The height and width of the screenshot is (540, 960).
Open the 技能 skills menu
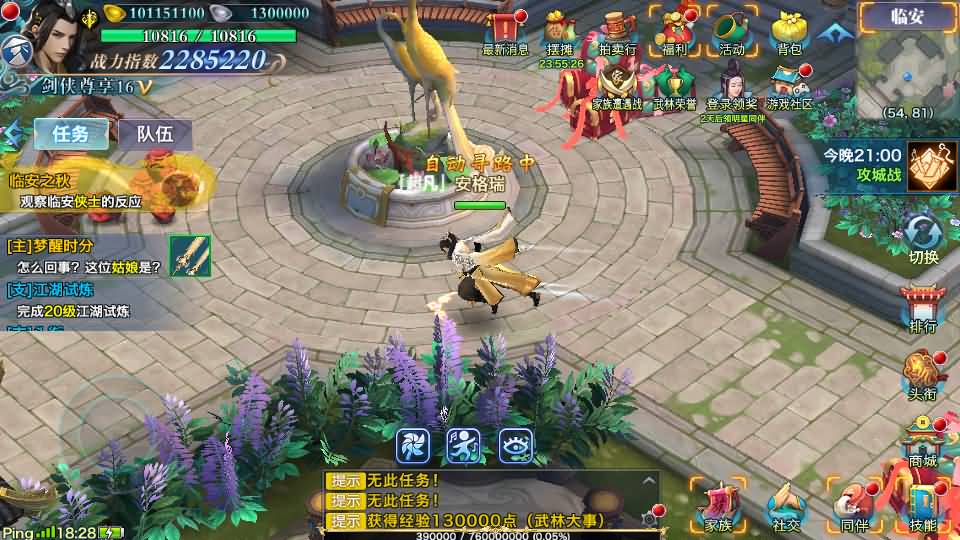[x=923, y=508]
